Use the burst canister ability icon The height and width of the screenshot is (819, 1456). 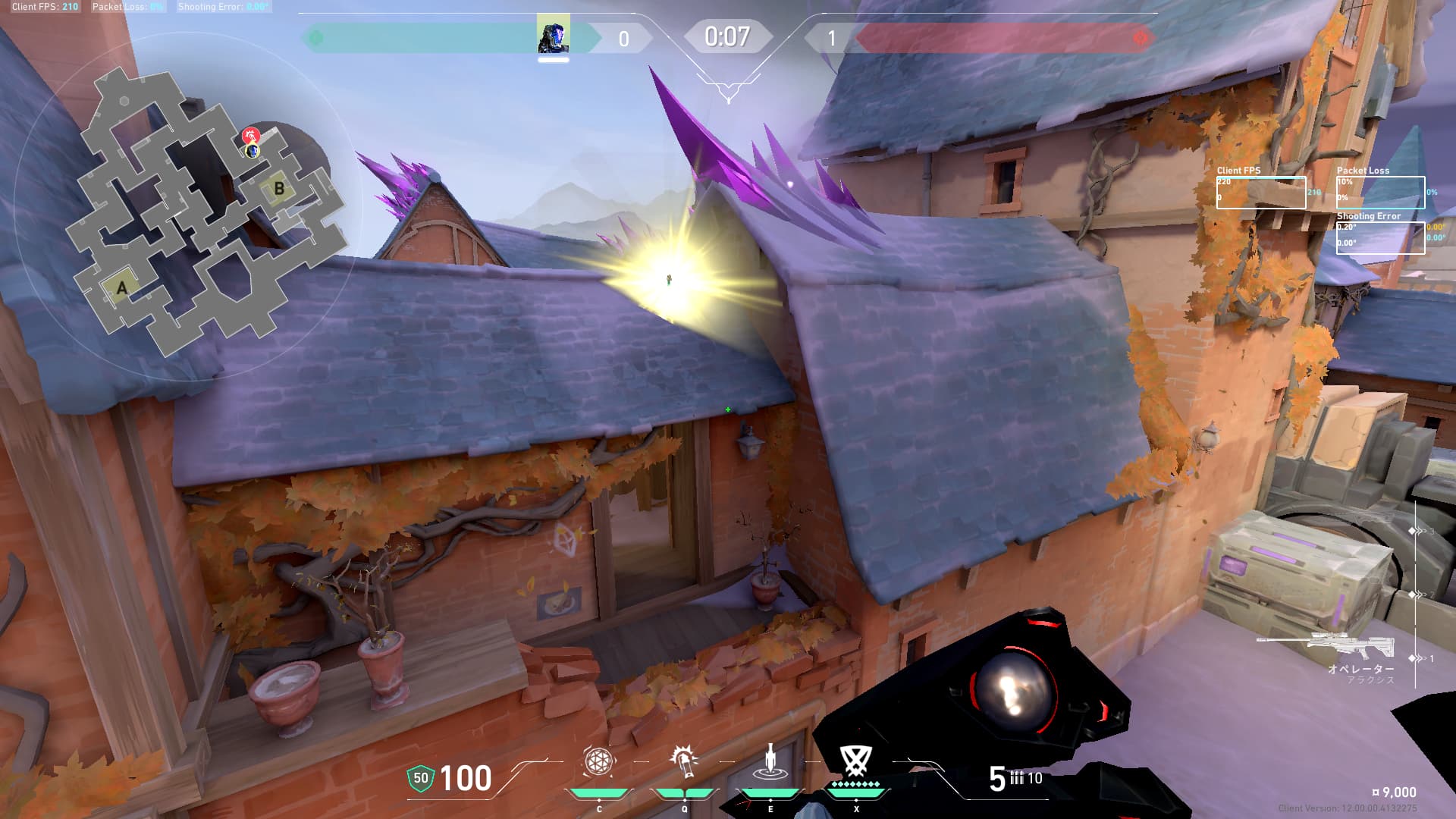pyautogui.click(x=684, y=761)
